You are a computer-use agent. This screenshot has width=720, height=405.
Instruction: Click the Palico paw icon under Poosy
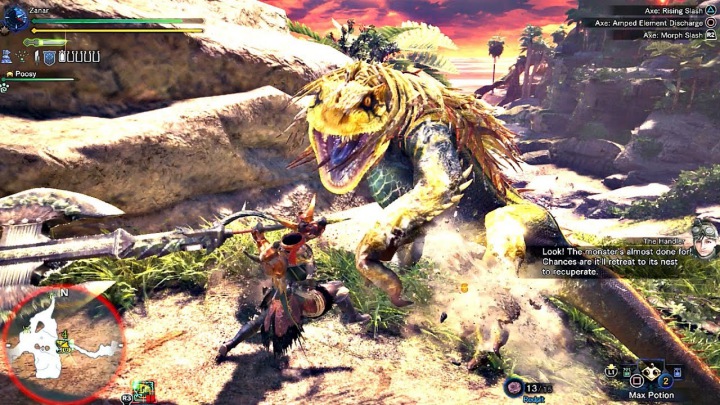[x=5, y=87]
